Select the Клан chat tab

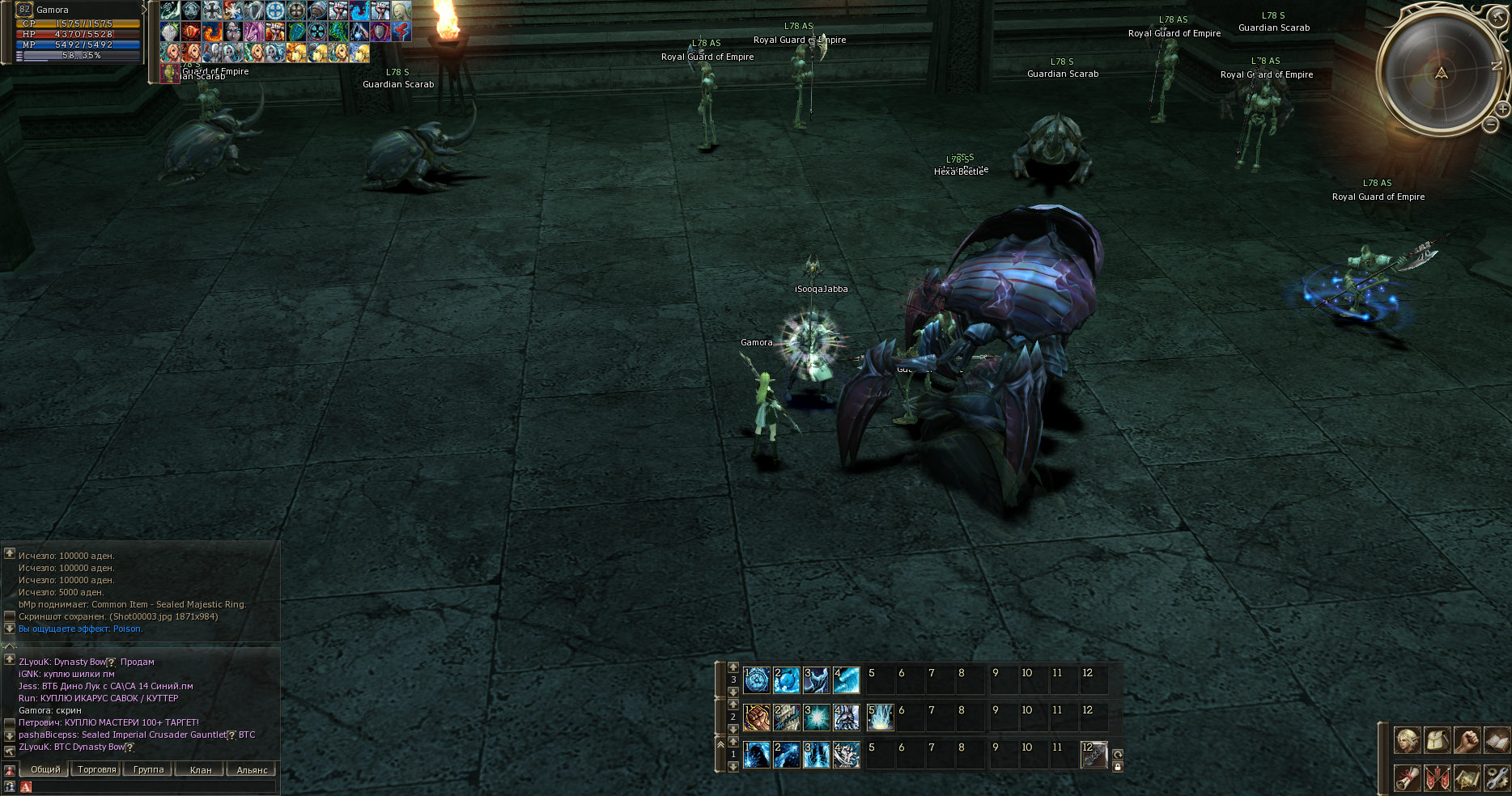point(200,769)
